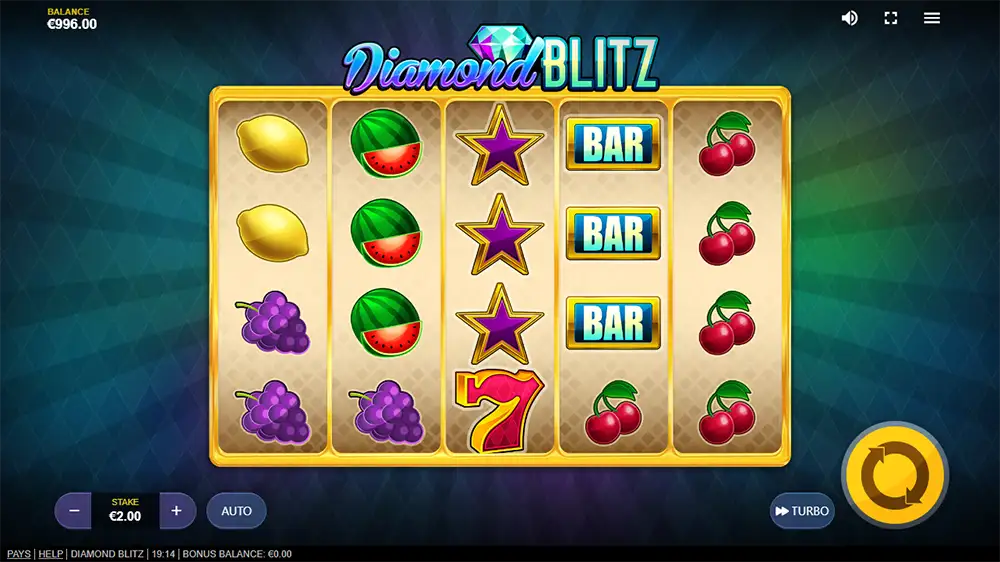Switch to fullscreen mode
Image resolution: width=1000 pixels, height=562 pixels.
pos(891,18)
